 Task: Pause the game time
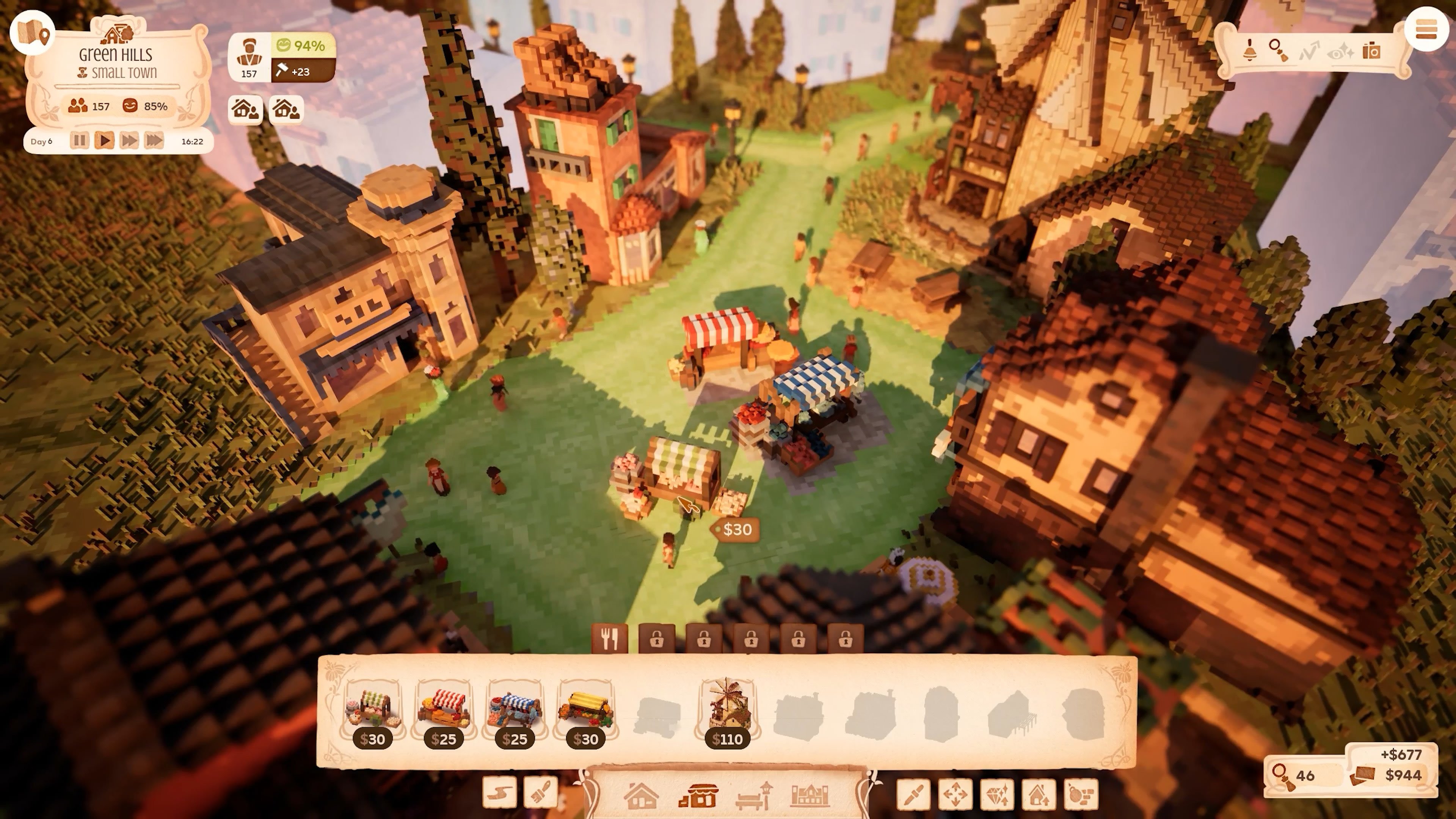(x=80, y=141)
